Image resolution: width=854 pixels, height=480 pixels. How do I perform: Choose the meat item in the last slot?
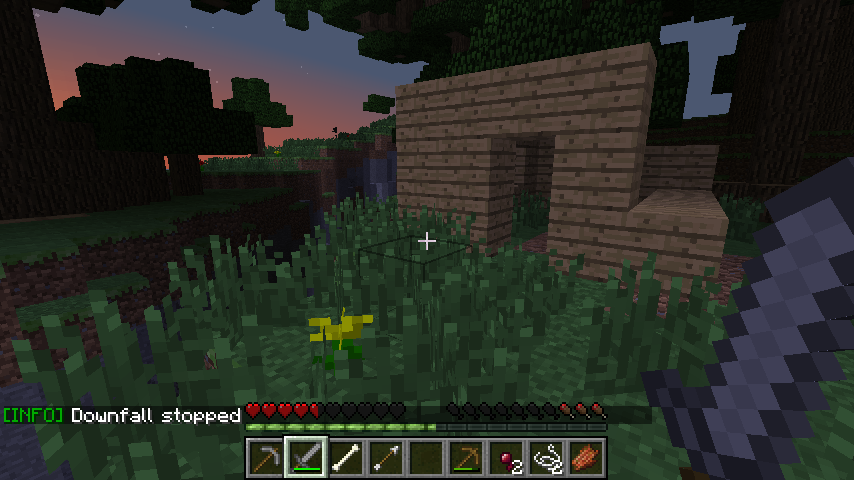pyautogui.click(x=587, y=458)
